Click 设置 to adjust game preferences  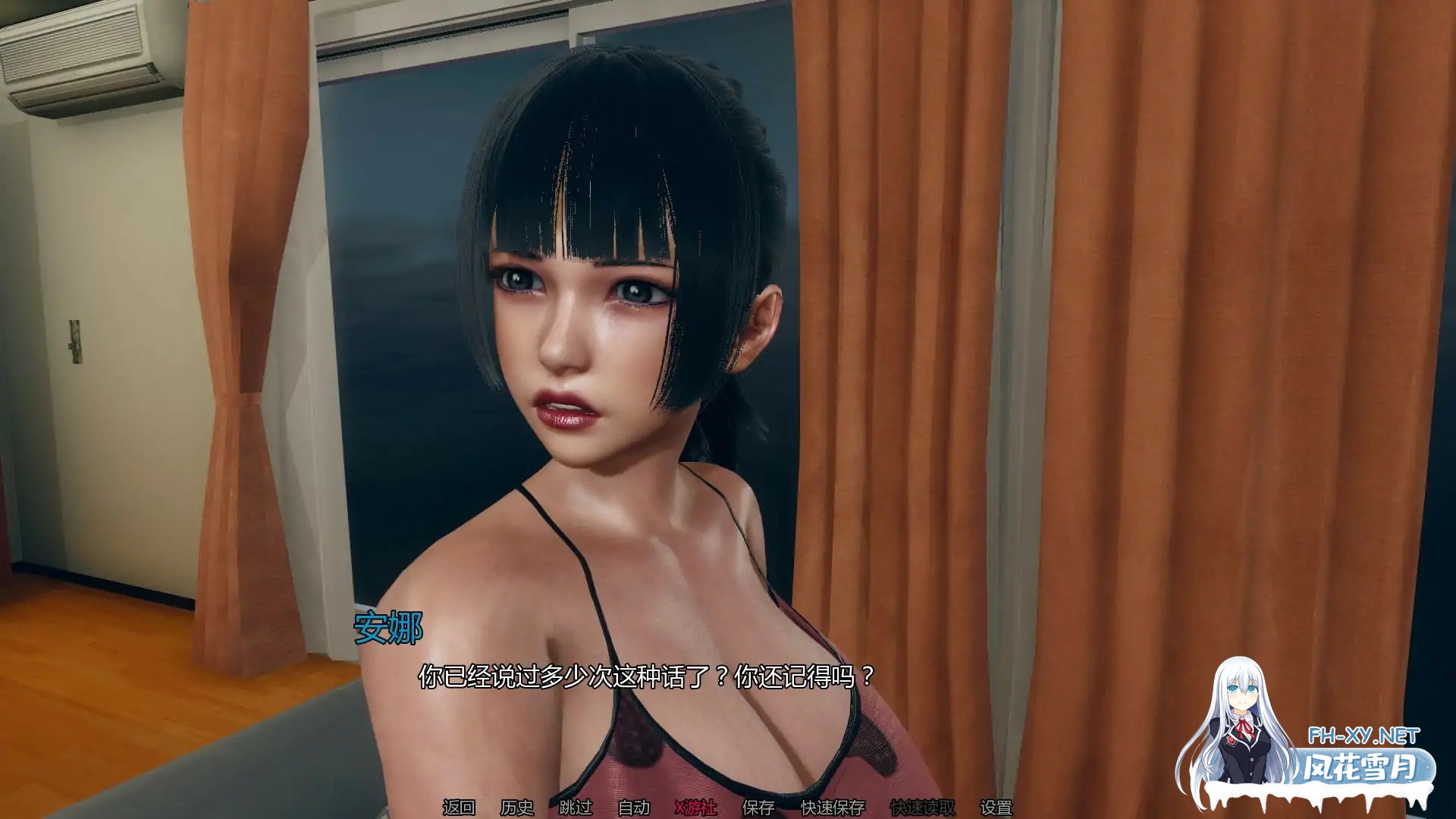pos(996,808)
